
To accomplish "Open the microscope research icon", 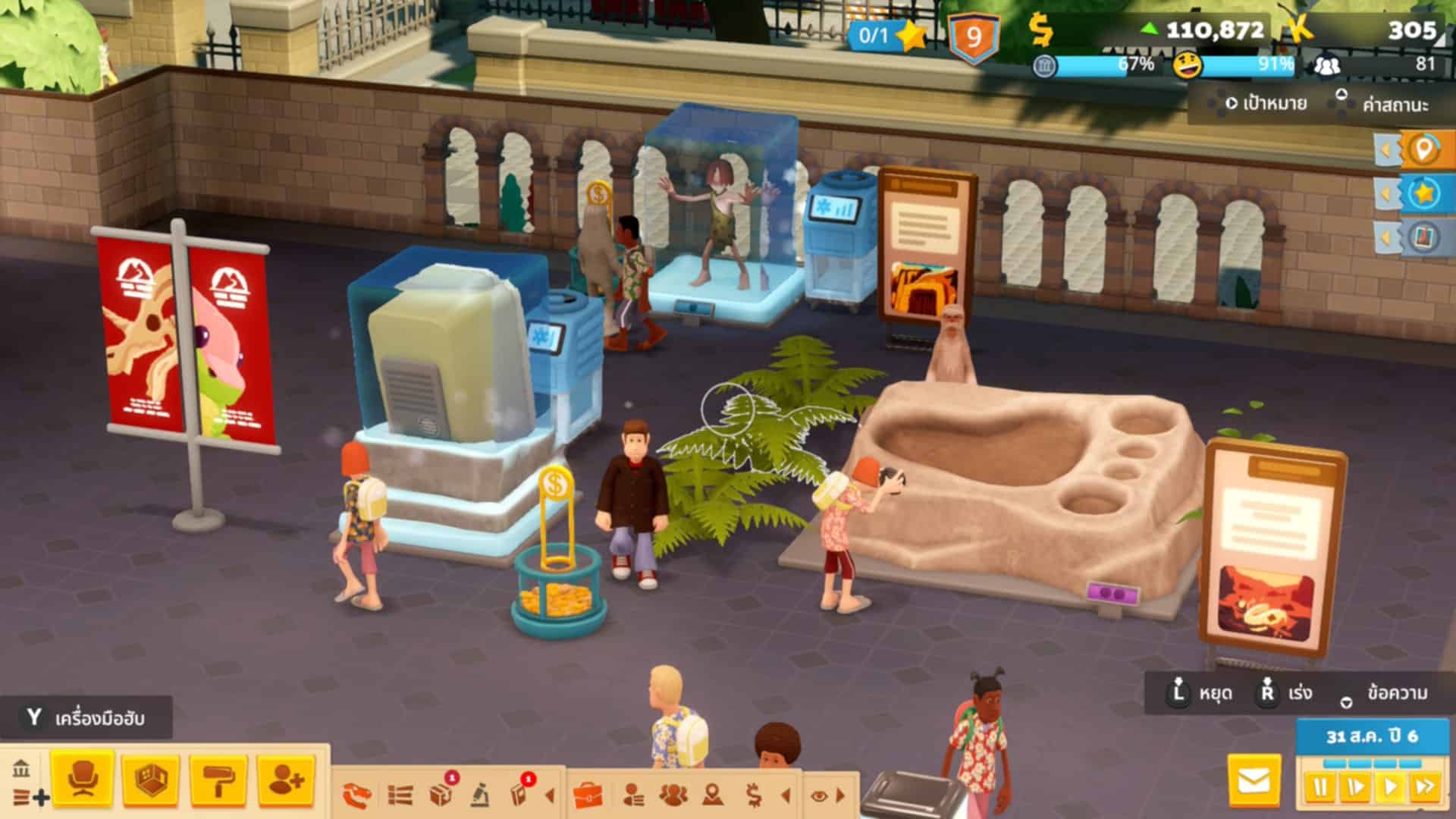I will tap(479, 795).
